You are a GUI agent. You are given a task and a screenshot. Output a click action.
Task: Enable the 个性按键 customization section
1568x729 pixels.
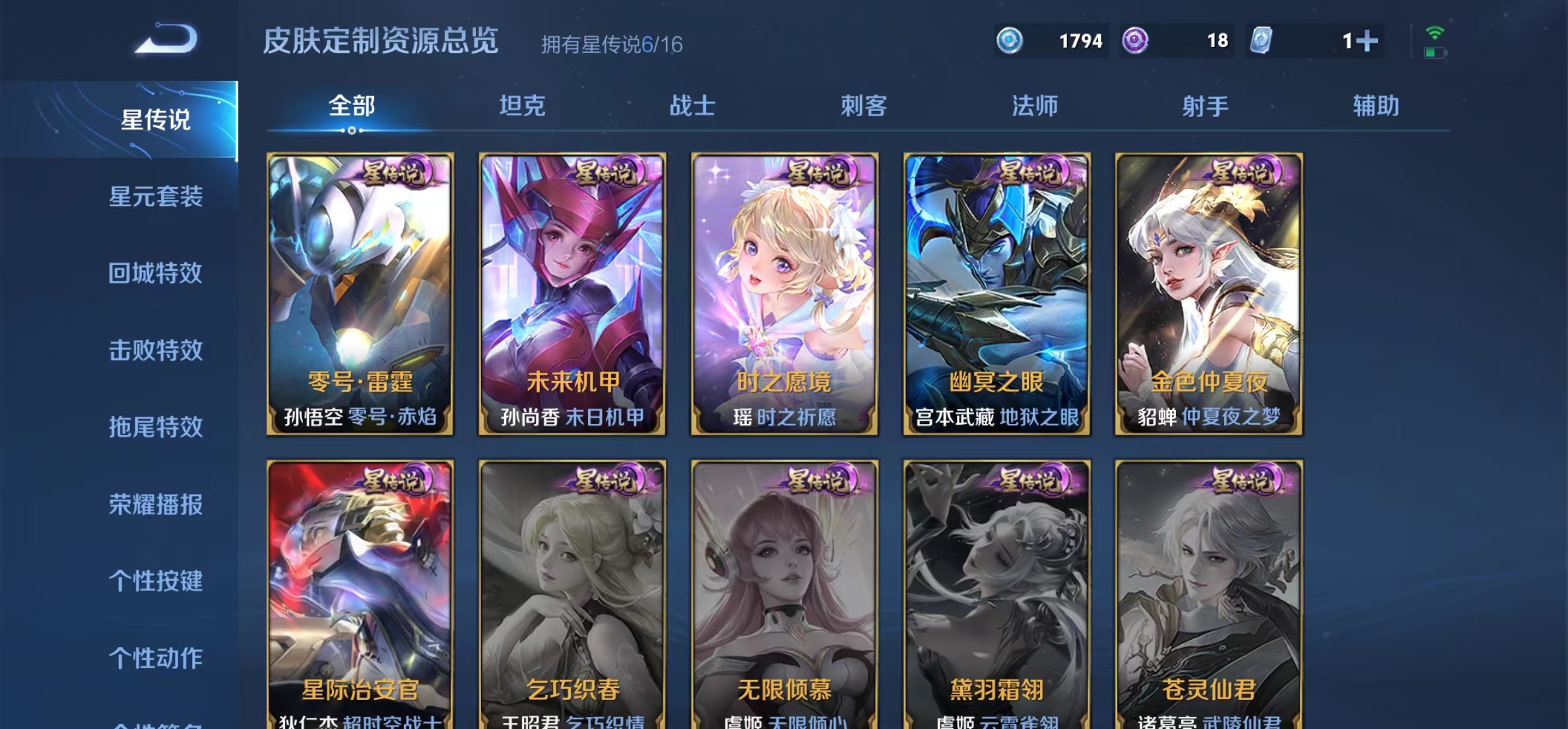pyautogui.click(x=156, y=581)
